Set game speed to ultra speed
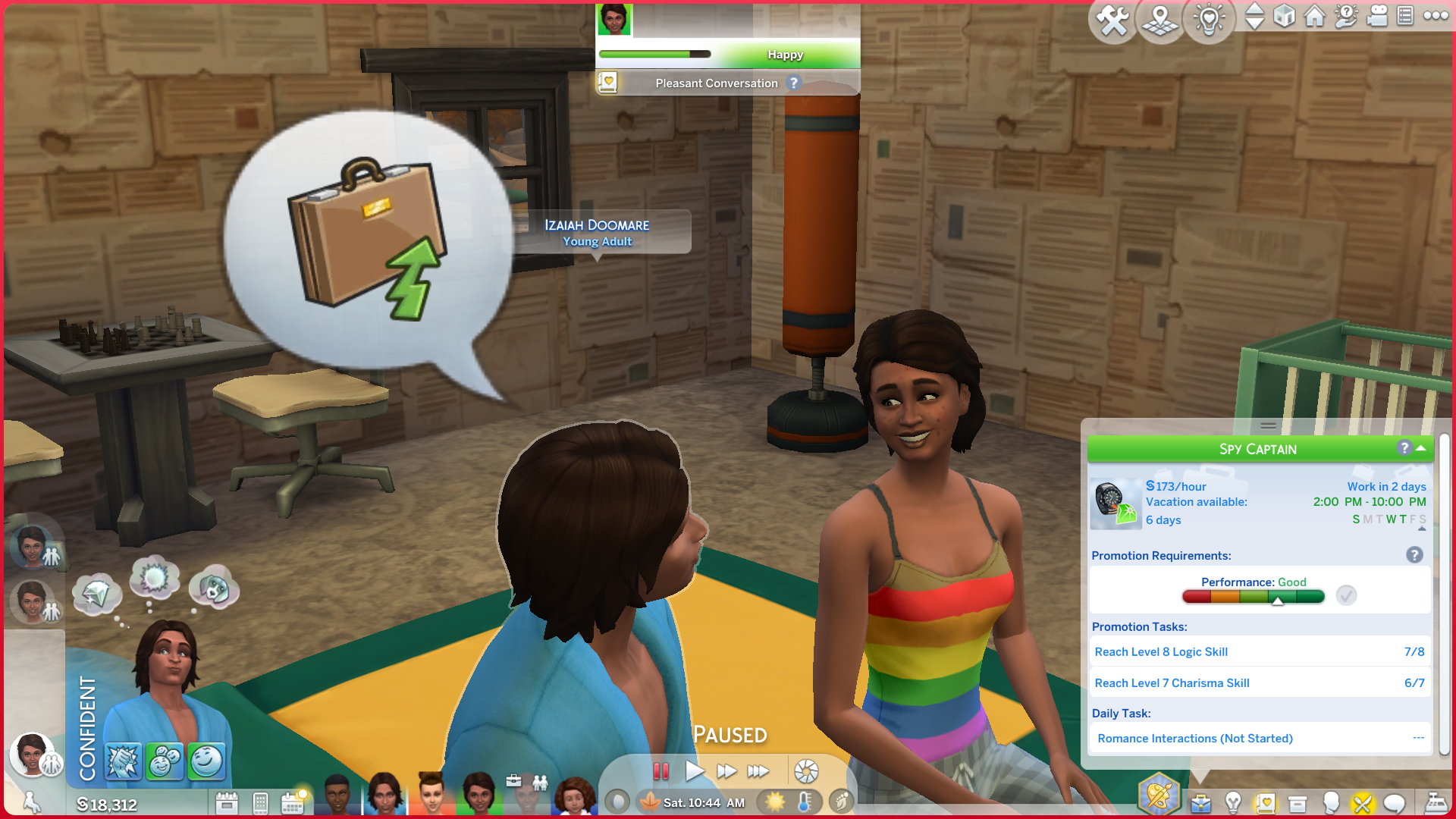Image resolution: width=1456 pixels, height=819 pixels. pyautogui.click(x=758, y=772)
